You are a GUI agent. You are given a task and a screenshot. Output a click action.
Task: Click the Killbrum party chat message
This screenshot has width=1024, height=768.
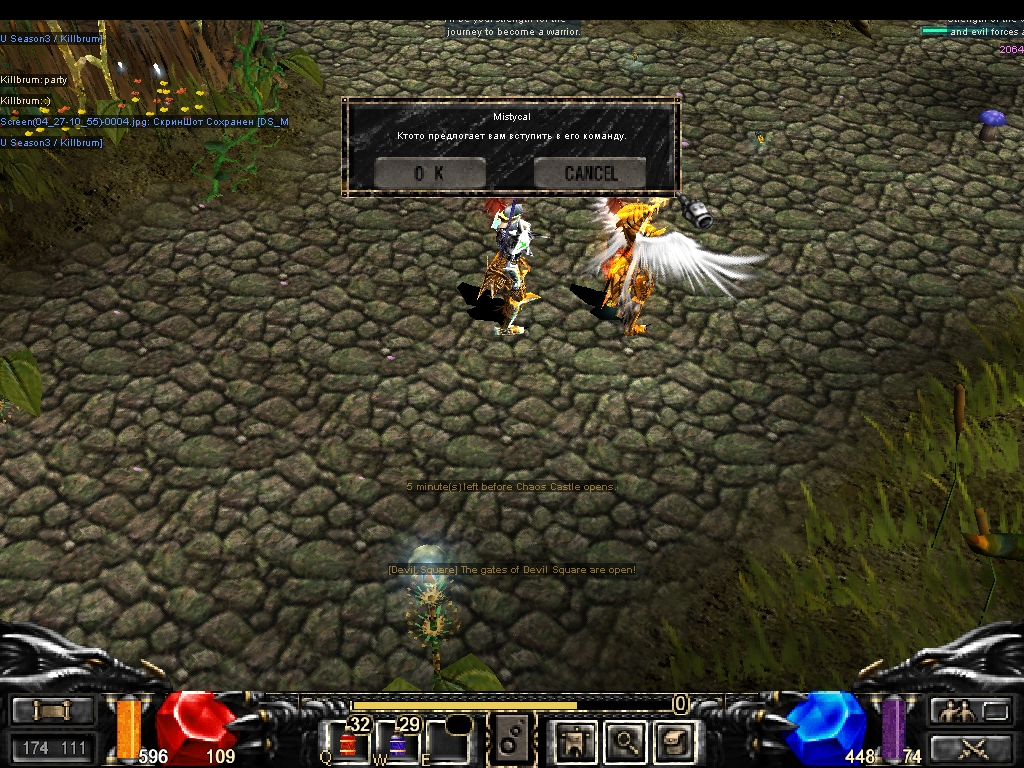click(x=33, y=79)
